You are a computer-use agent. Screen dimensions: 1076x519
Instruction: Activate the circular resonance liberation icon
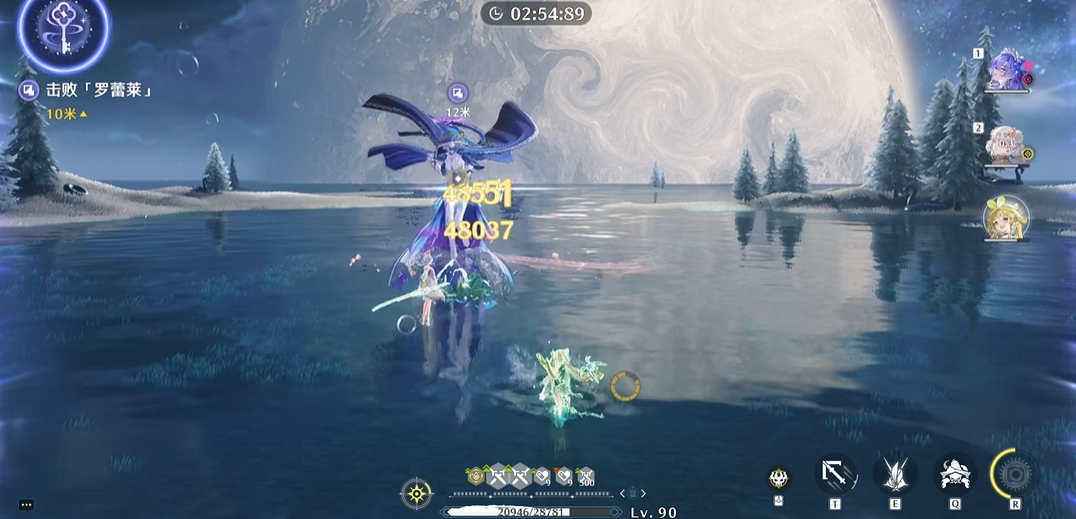pyautogui.click(x=1016, y=473)
